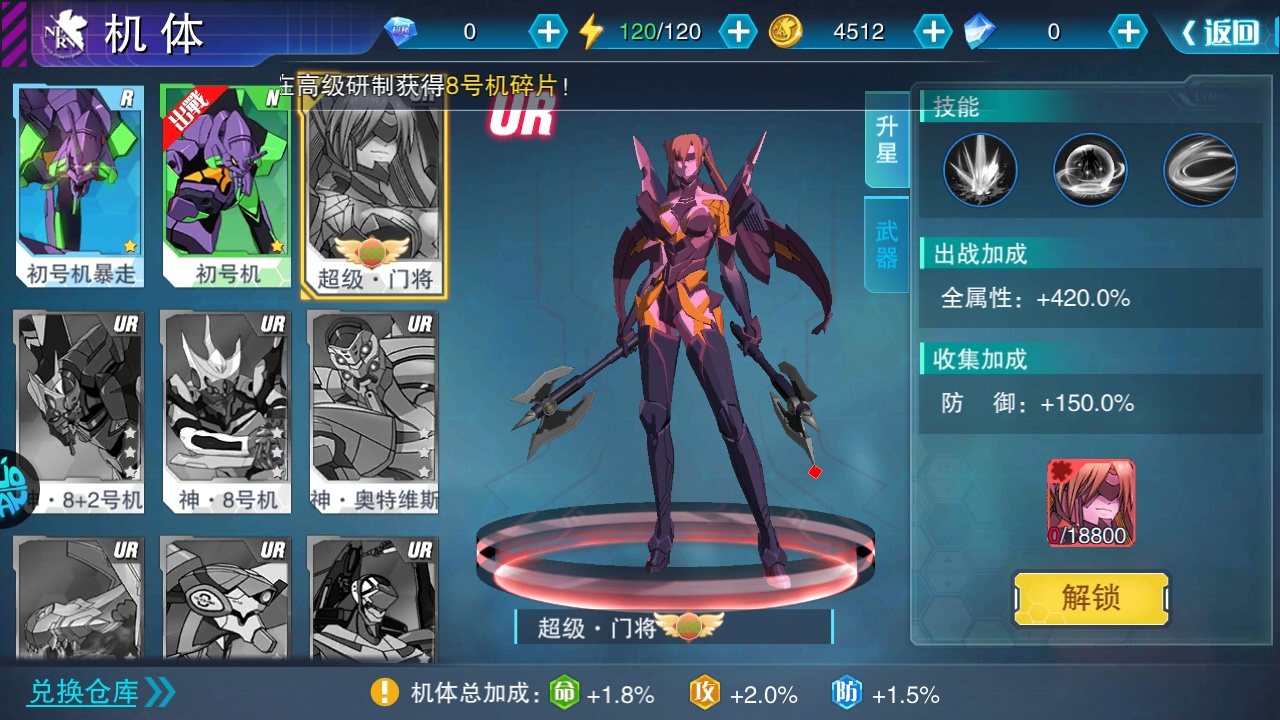Add diamonds with the plus button

(x=547, y=32)
